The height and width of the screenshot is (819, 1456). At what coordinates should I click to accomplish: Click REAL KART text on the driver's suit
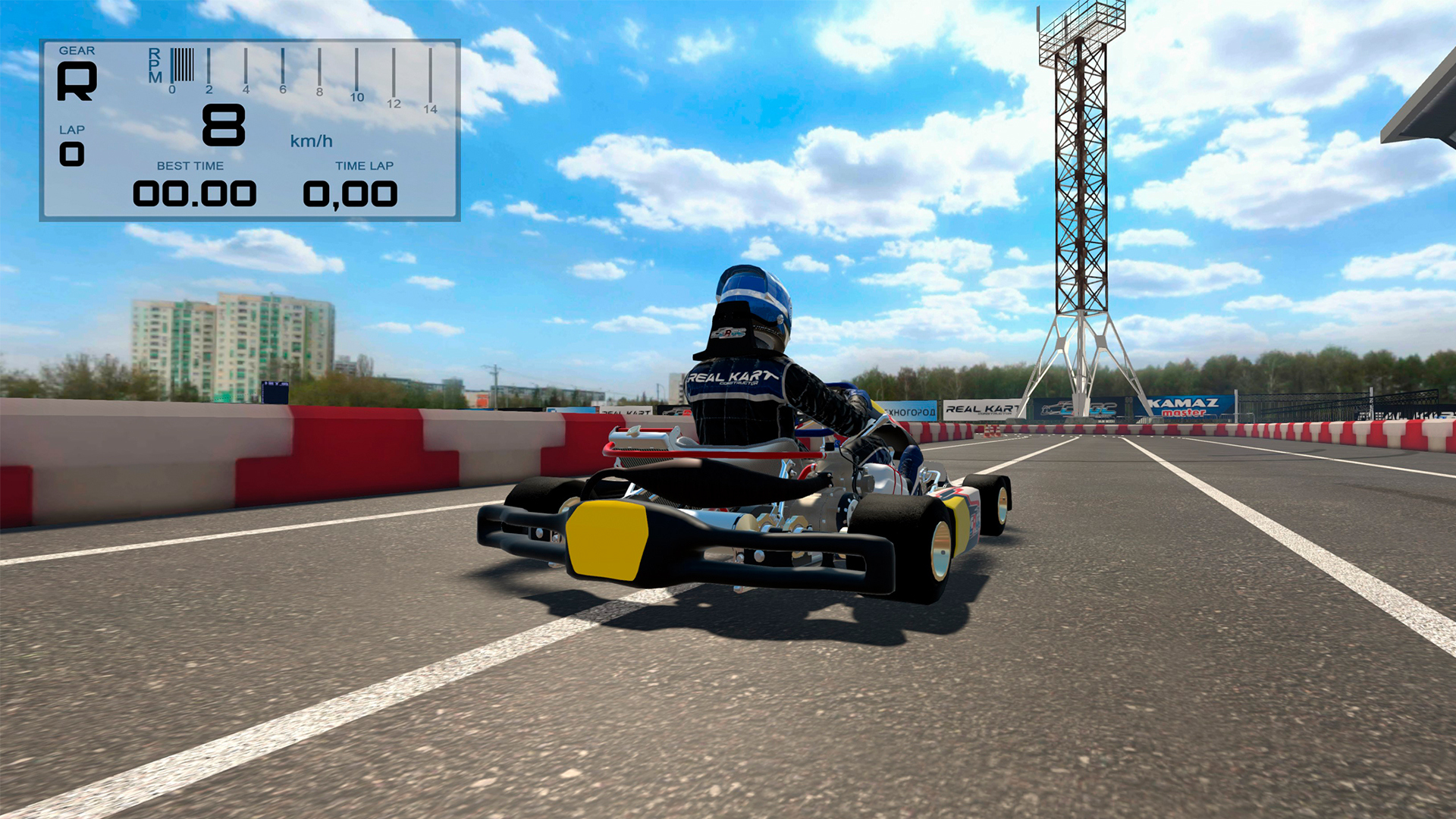(730, 377)
